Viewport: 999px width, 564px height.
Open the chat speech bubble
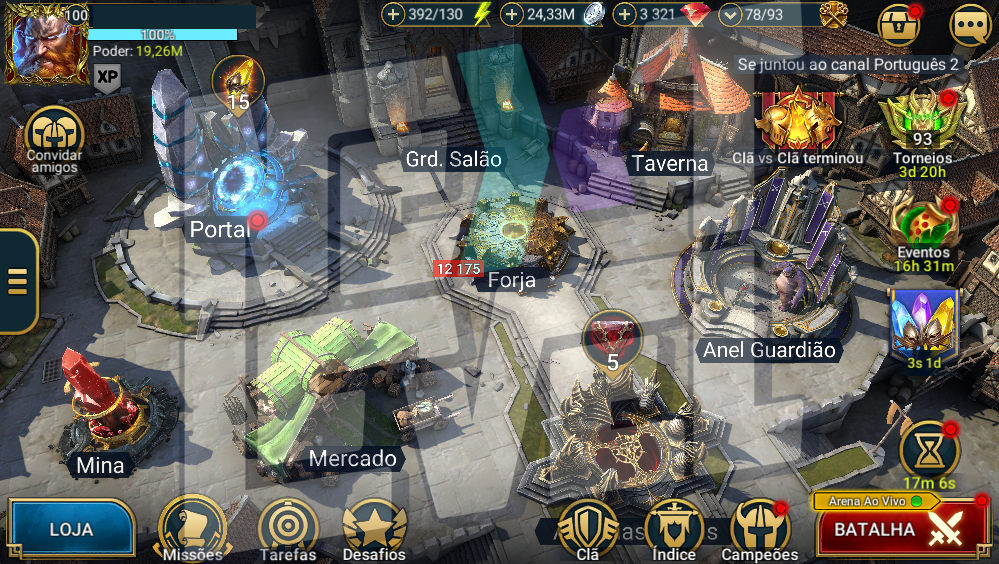969,24
